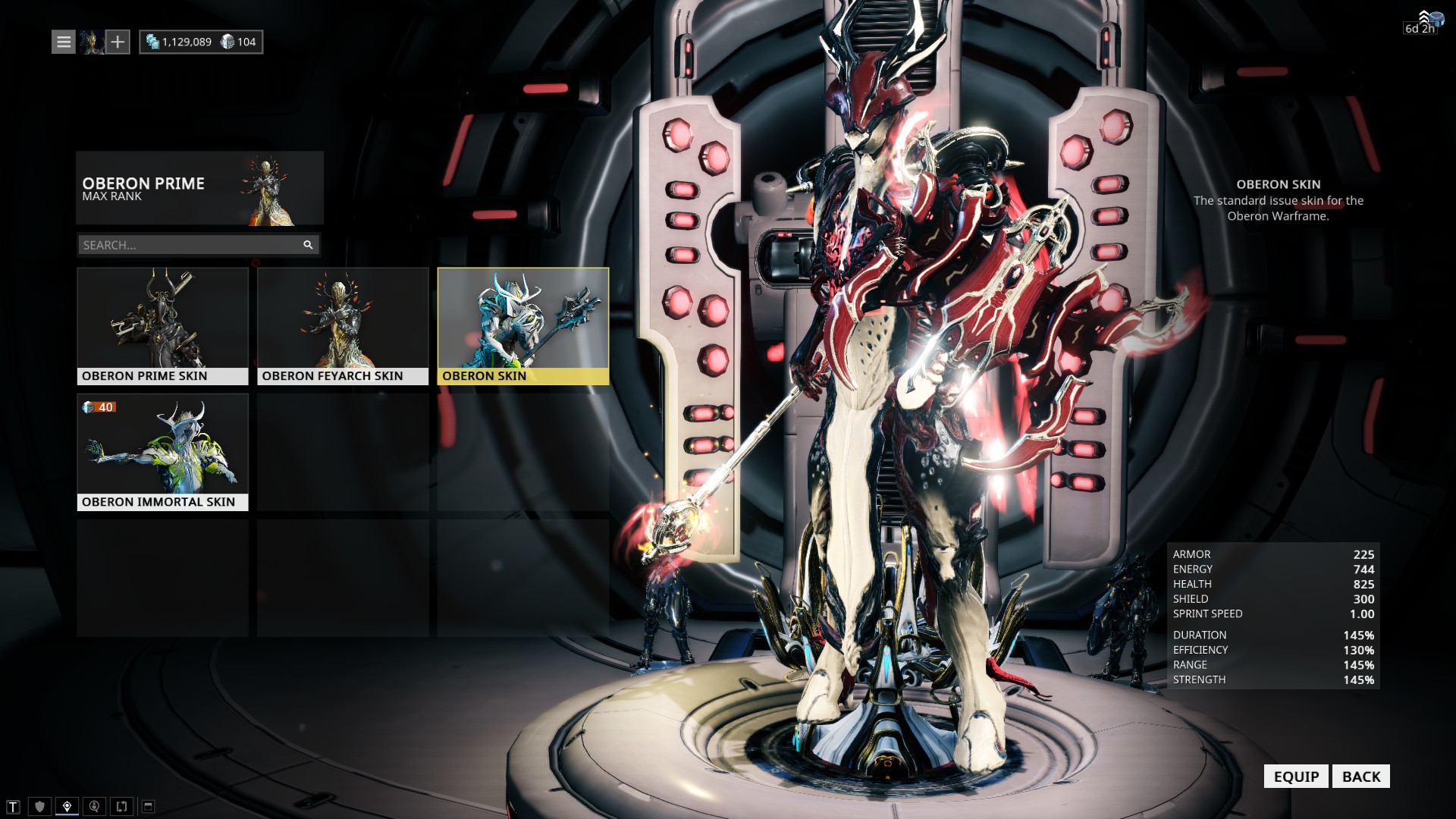Screen dimensions: 1456x819
Task: Click the T chat key button
Action: click(13, 806)
